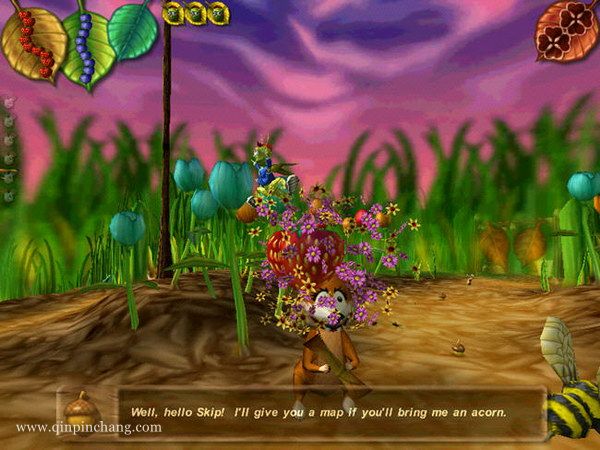Click the acorn icon in the dialogue box

pyautogui.click(x=79, y=409)
